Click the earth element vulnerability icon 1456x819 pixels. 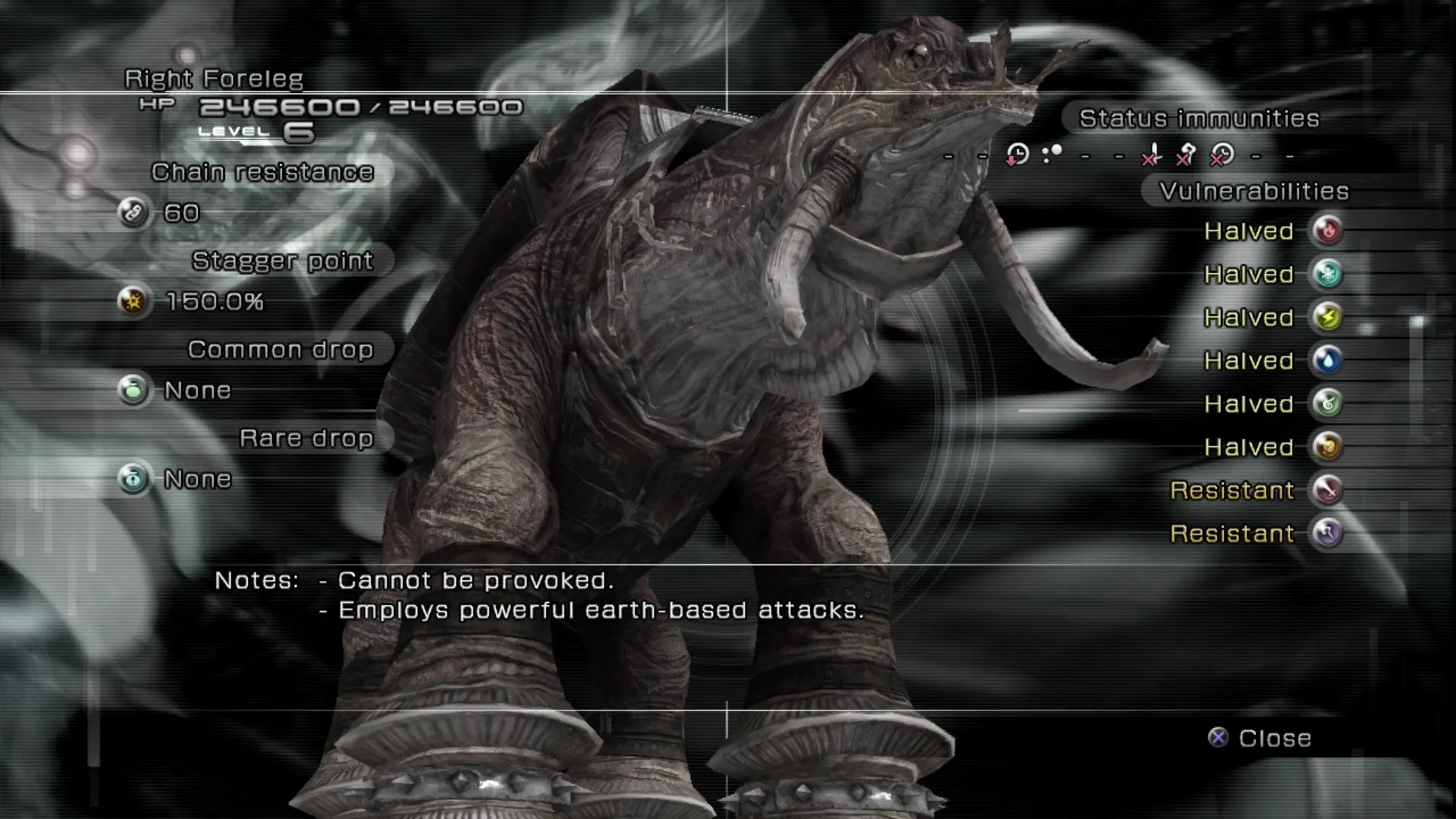(1327, 447)
